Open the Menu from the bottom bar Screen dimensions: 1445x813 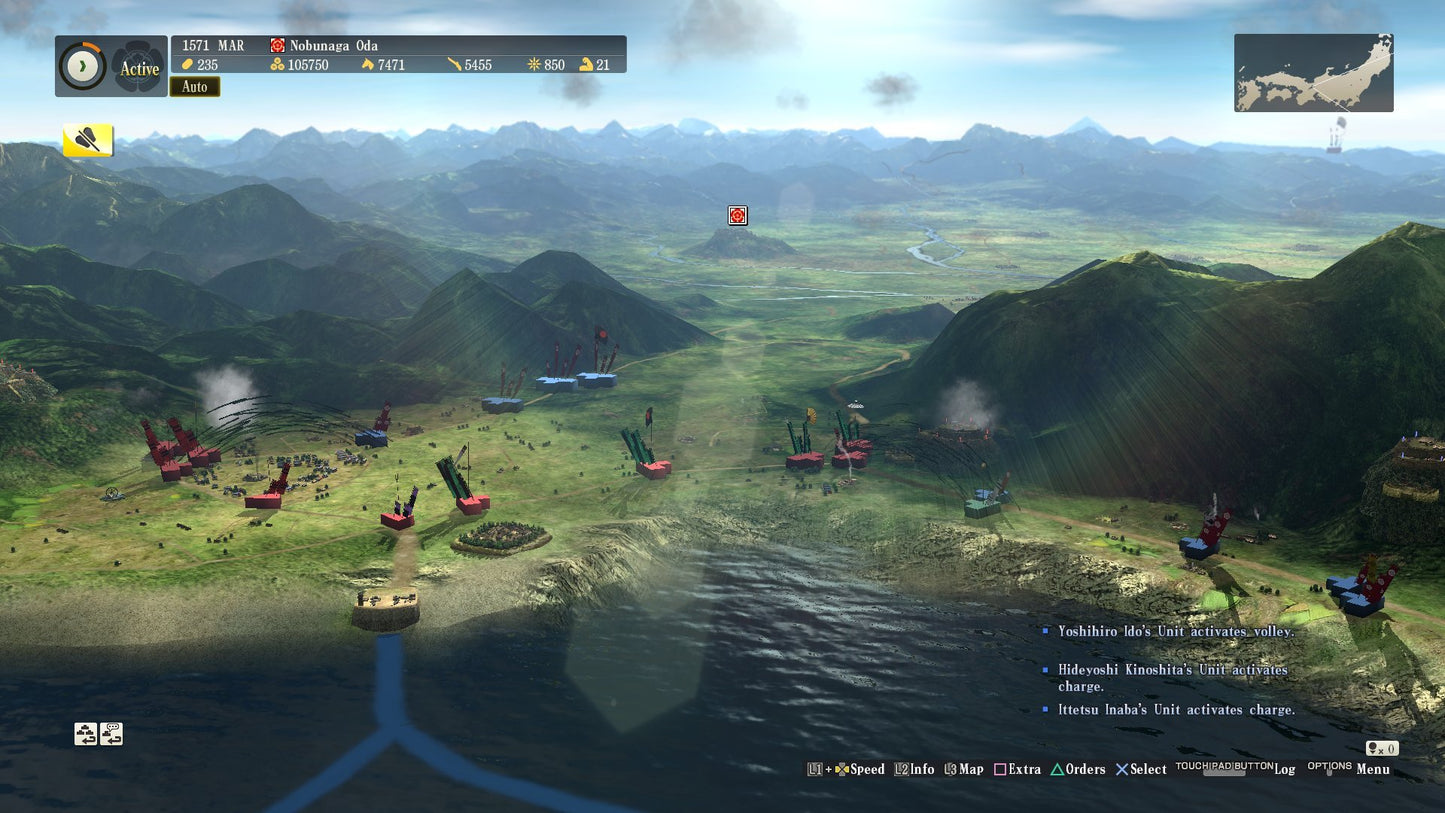1372,770
